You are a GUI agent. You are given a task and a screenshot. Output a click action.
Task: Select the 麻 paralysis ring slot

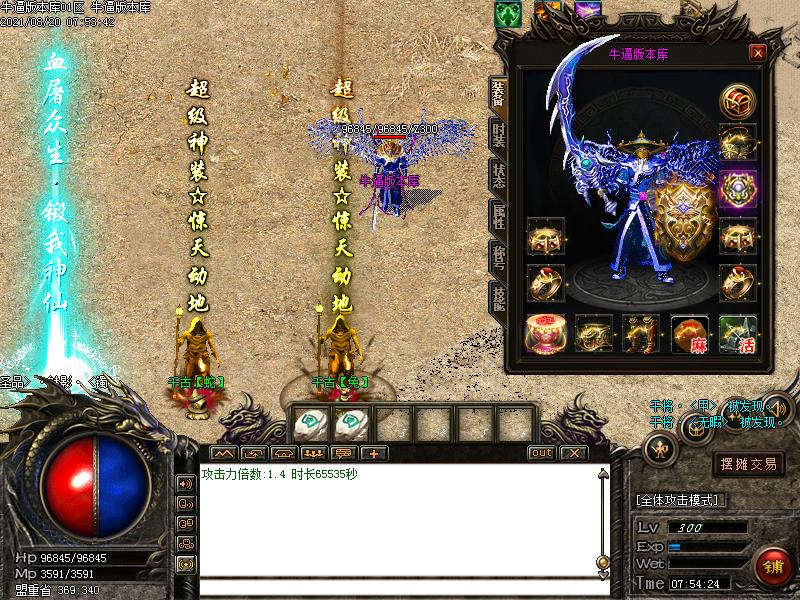point(690,335)
